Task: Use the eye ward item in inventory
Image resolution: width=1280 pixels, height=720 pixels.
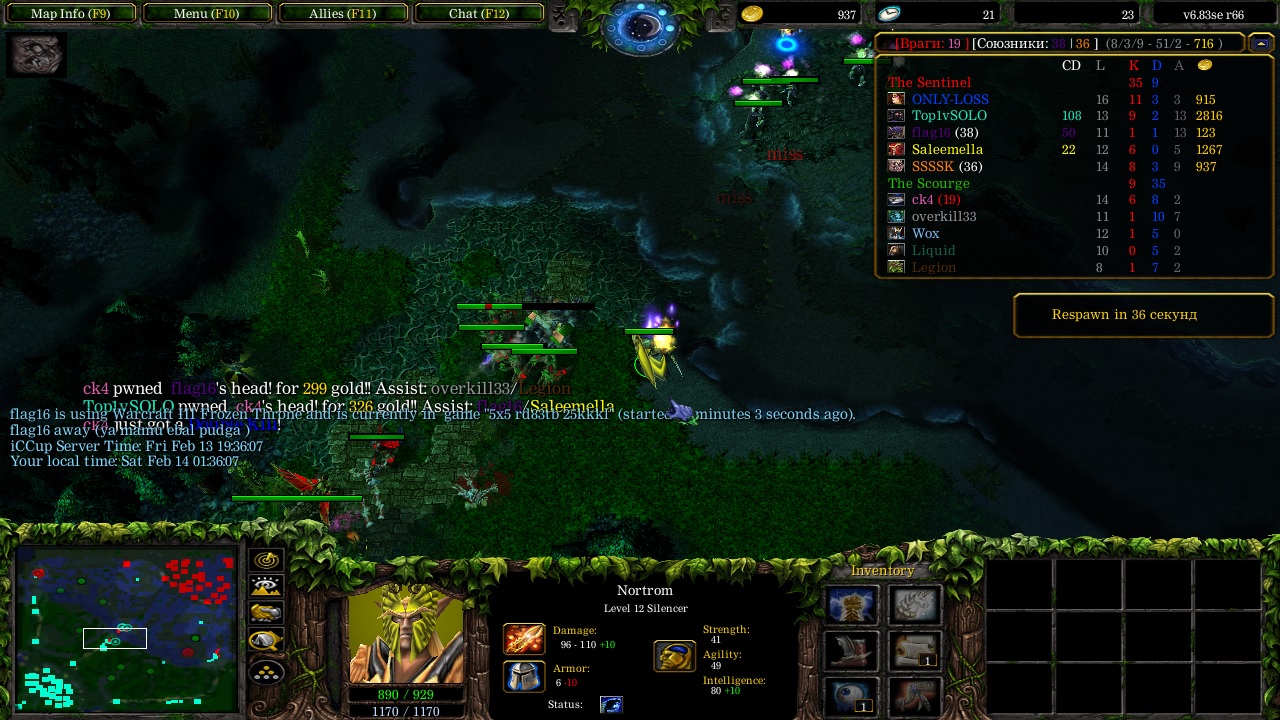Action: pyautogui.click(x=852, y=696)
